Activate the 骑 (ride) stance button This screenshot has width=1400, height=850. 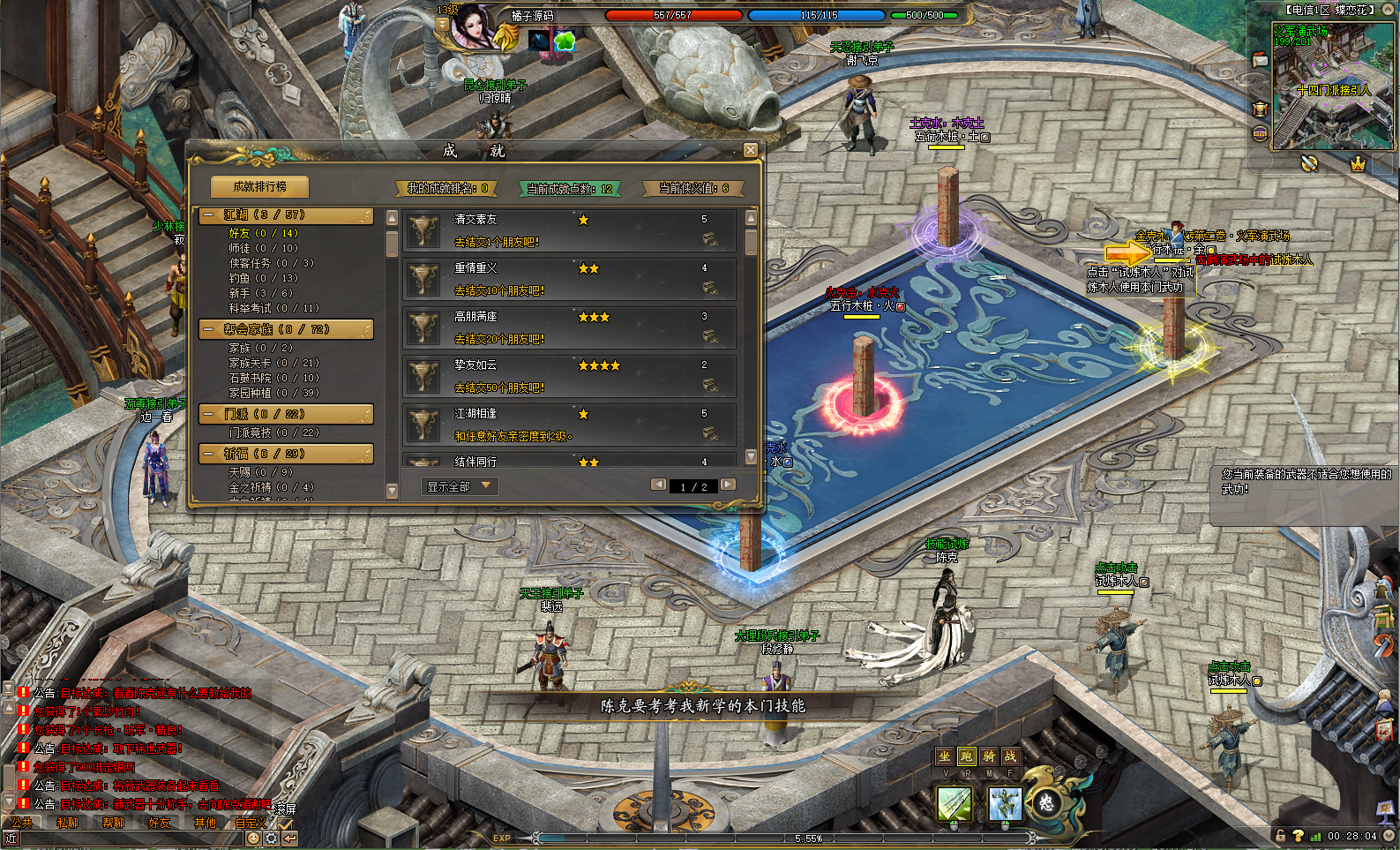(x=989, y=756)
